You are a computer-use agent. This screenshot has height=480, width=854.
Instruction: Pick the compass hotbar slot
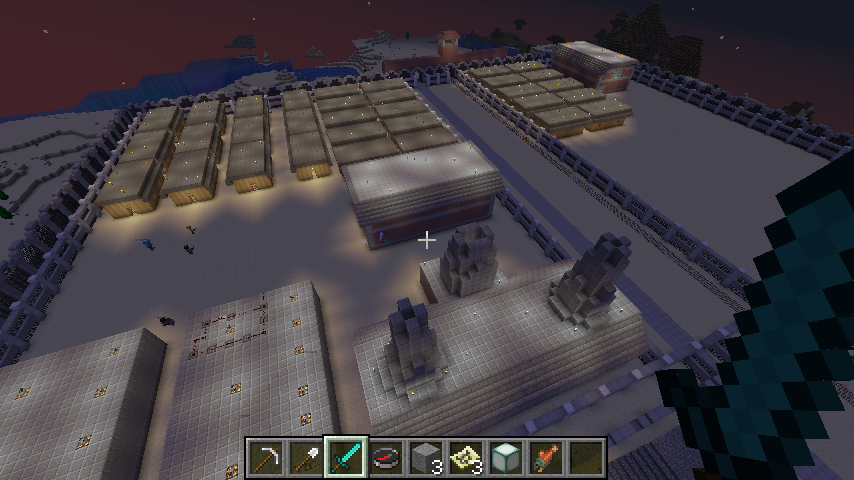pos(386,458)
